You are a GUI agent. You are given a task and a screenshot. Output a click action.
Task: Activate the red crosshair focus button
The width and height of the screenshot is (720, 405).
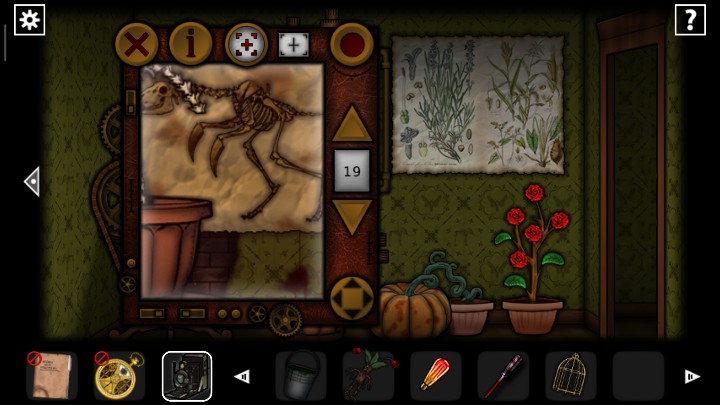[246, 44]
